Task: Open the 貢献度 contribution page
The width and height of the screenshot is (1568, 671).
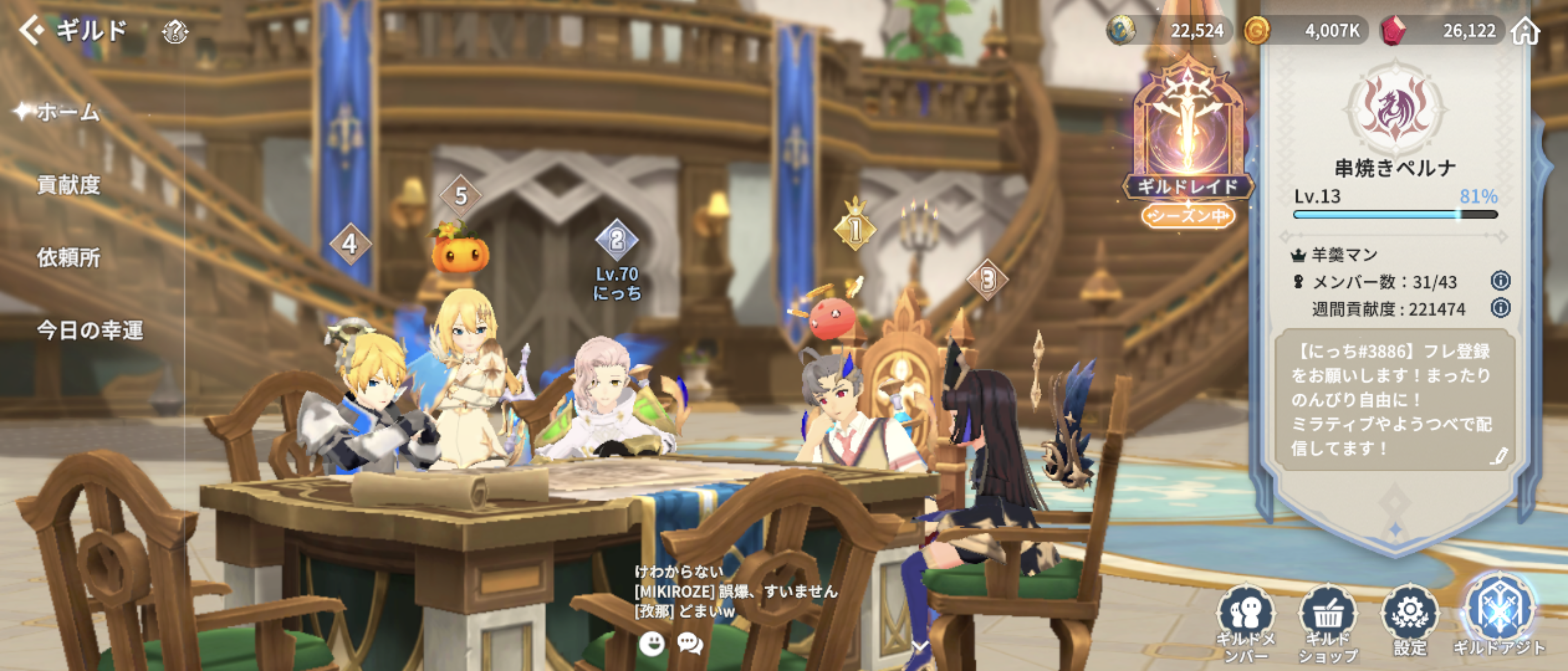Action: point(68,185)
